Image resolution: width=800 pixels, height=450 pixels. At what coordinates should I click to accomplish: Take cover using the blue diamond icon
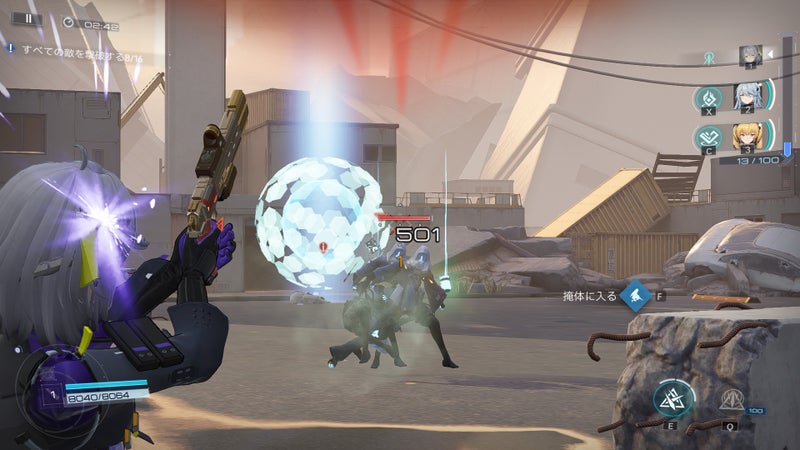point(634,296)
